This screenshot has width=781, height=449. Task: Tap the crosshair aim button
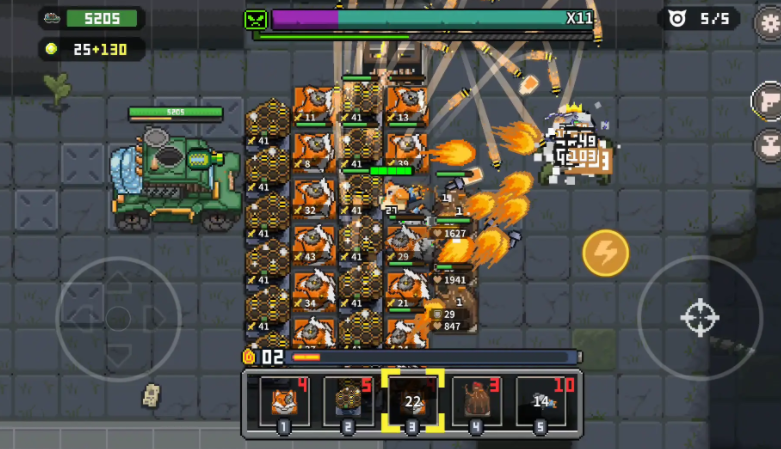pos(699,318)
